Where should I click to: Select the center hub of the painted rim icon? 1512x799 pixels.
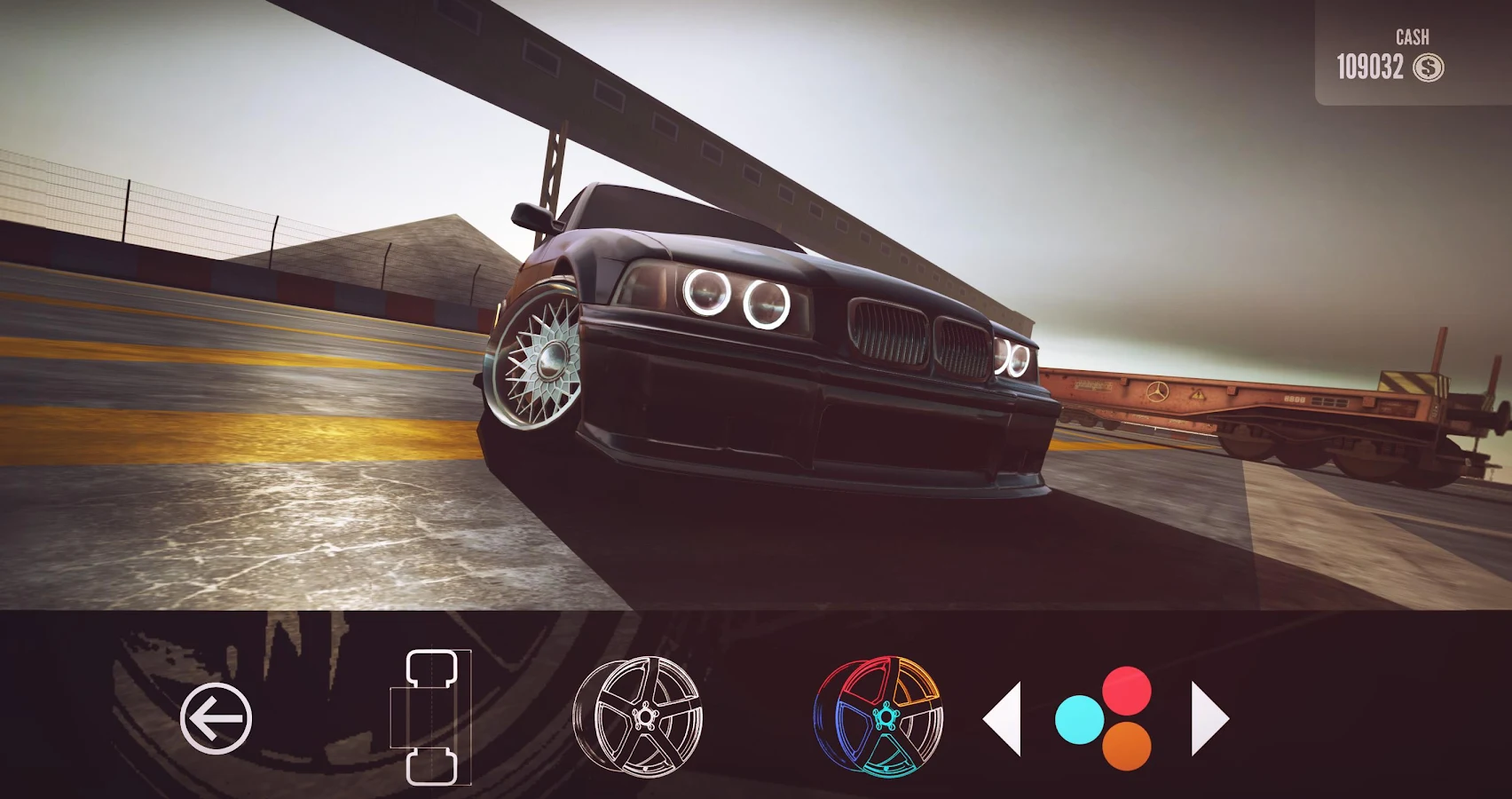coord(885,714)
